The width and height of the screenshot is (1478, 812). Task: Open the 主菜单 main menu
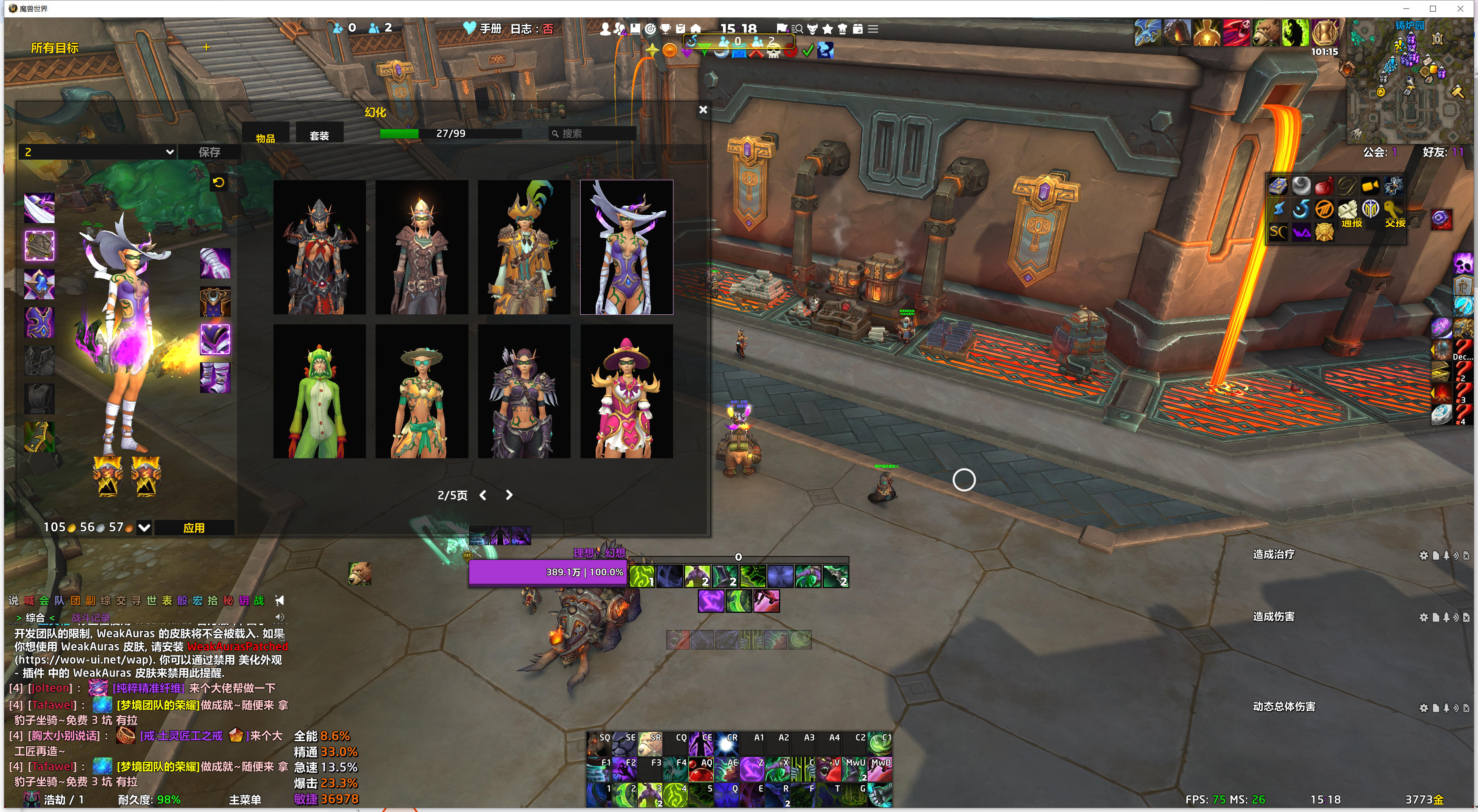pyautogui.click(x=245, y=799)
